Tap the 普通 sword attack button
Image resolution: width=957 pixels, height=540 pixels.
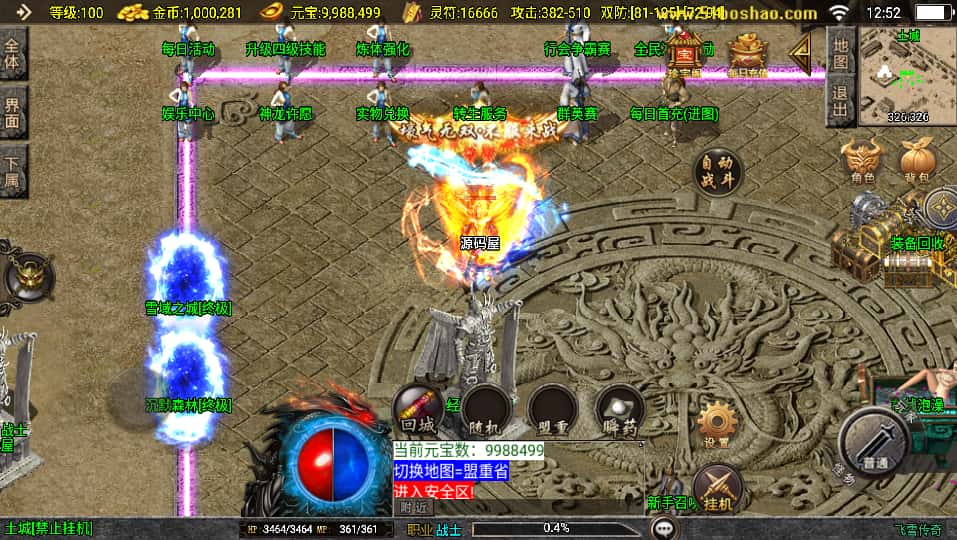tap(873, 440)
